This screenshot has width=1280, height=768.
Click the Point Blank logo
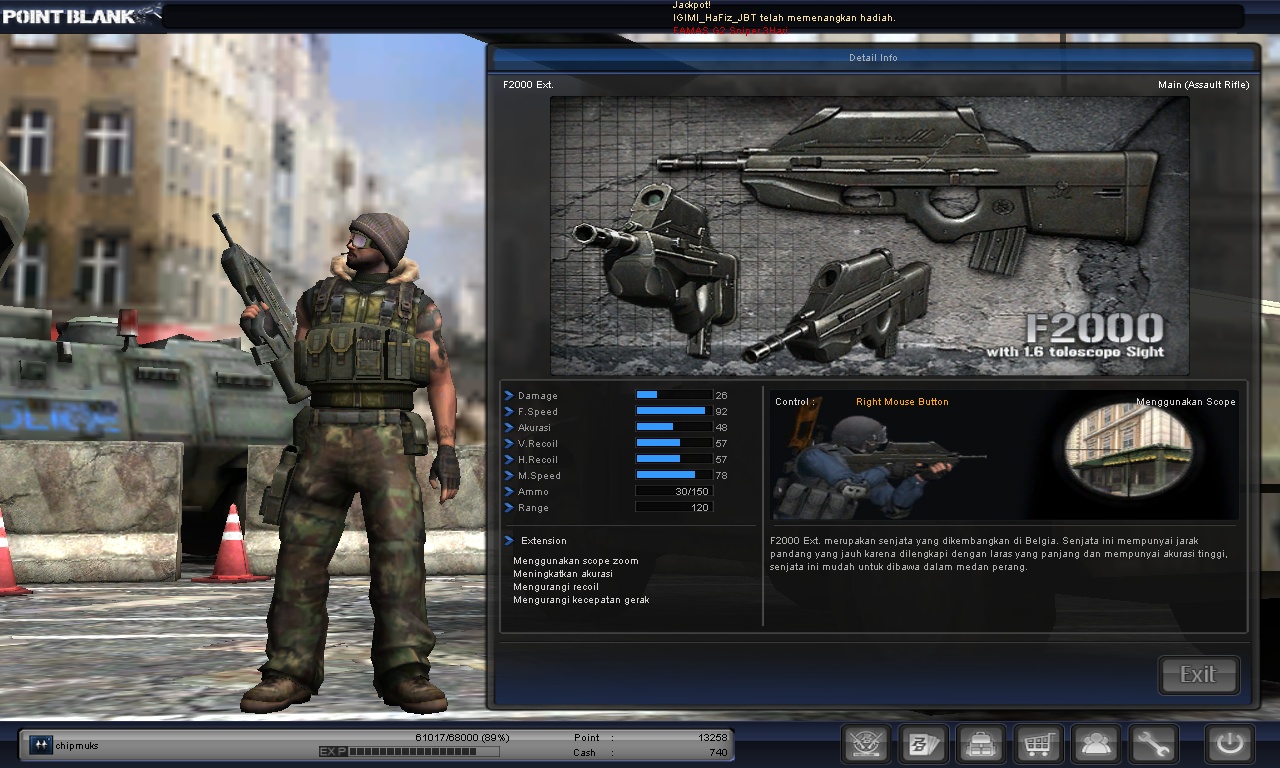pyautogui.click(x=70, y=15)
